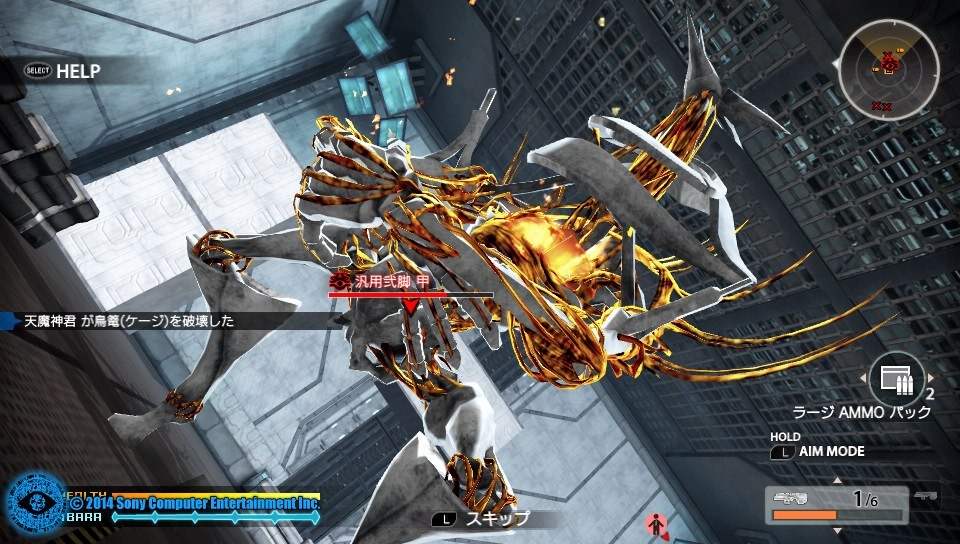Open the HELP label
Image resolution: width=960 pixels, height=544 pixels.
(x=78, y=71)
